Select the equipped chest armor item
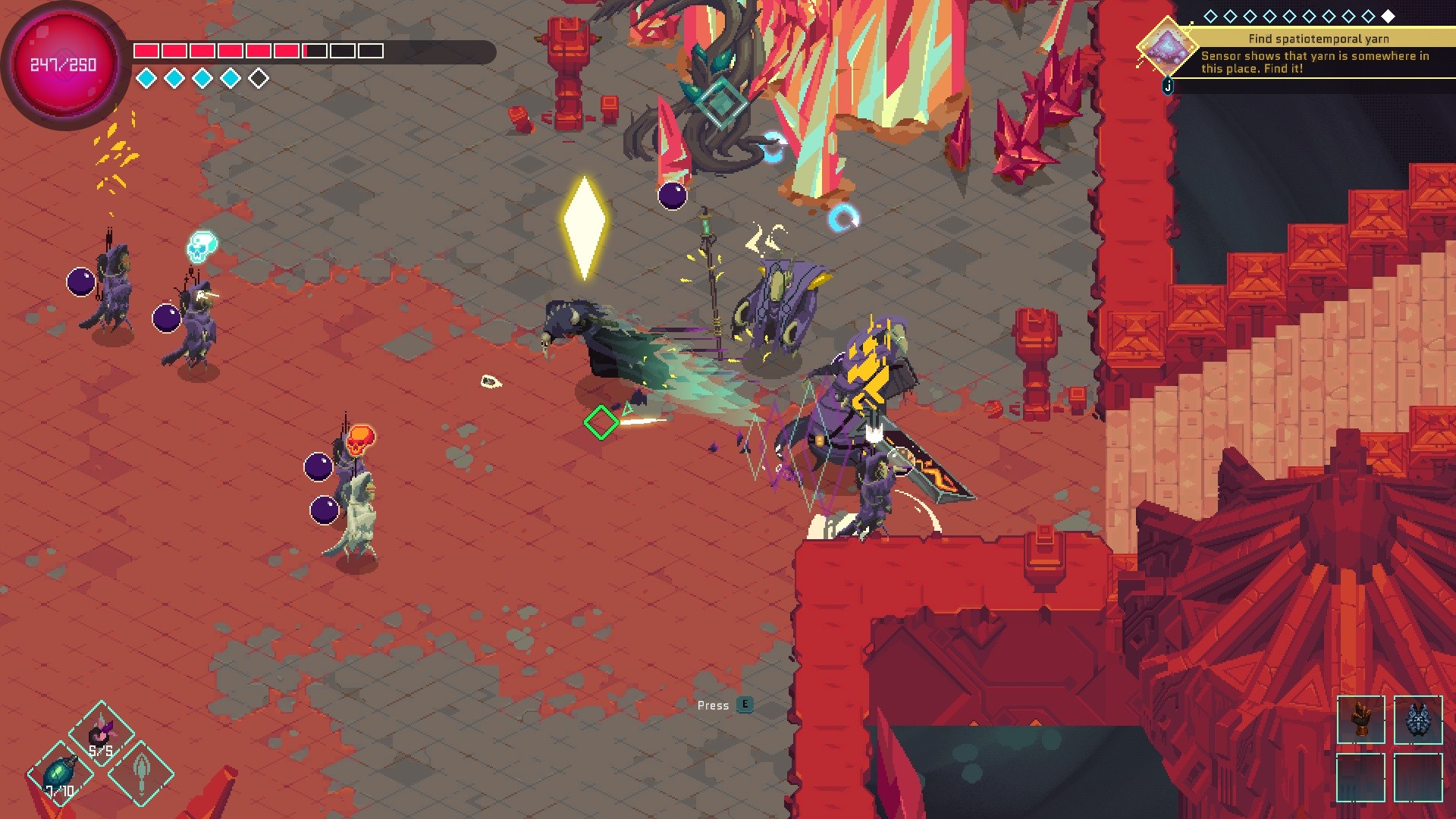 pyautogui.click(x=1417, y=720)
